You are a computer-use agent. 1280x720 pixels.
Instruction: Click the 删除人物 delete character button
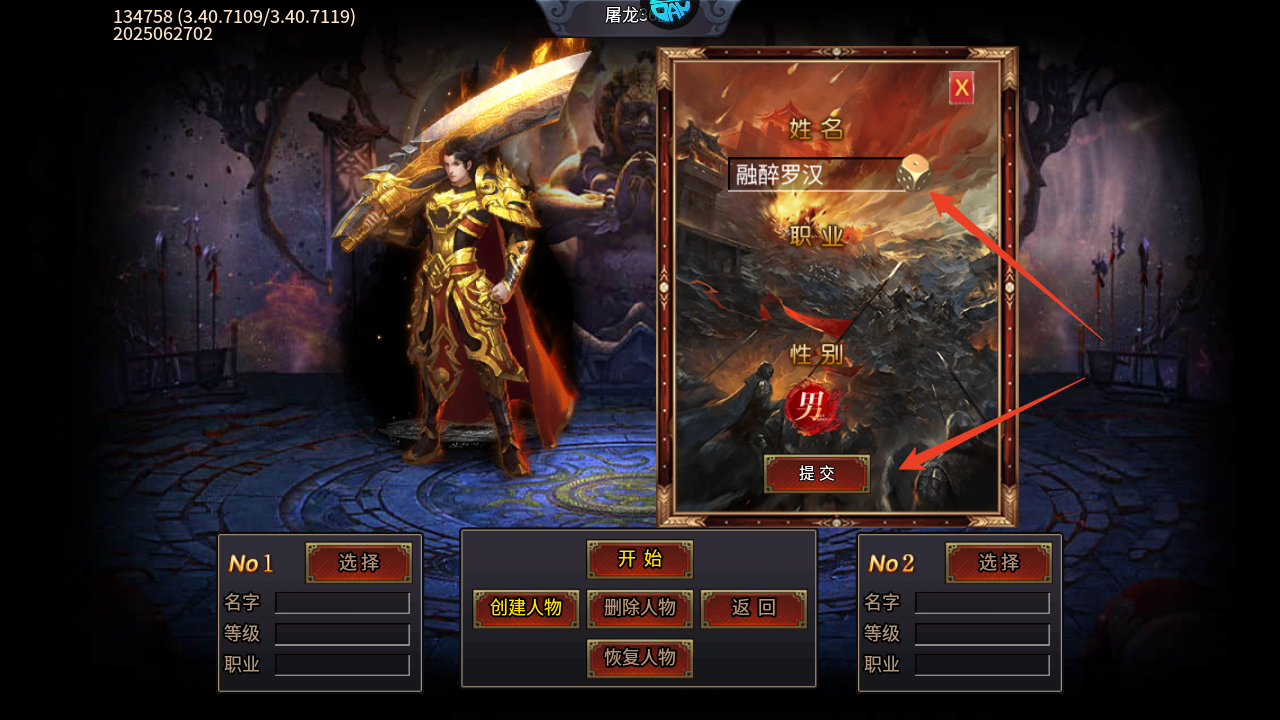(x=639, y=608)
